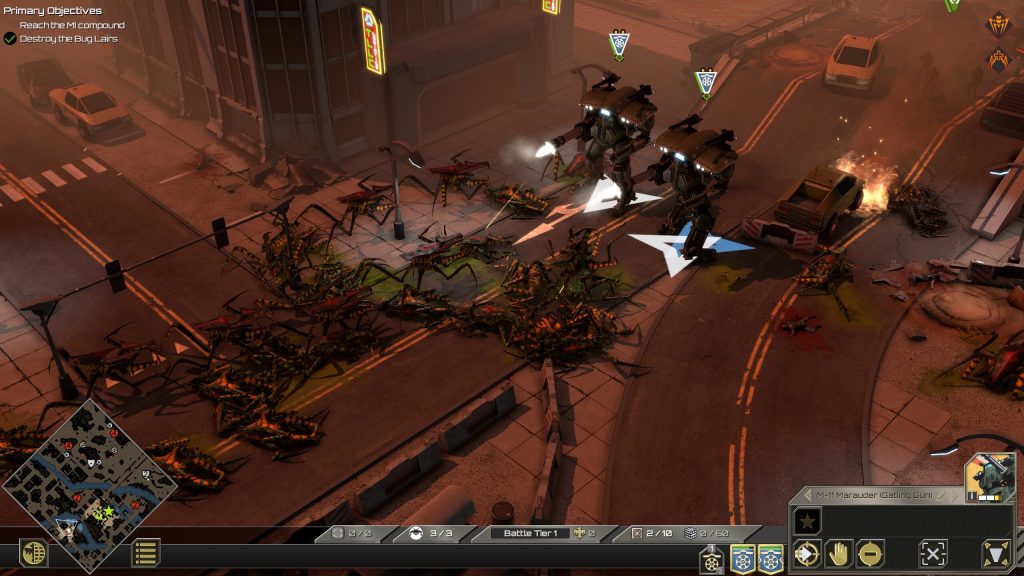Issue the stop command with hand icon

coord(838,553)
